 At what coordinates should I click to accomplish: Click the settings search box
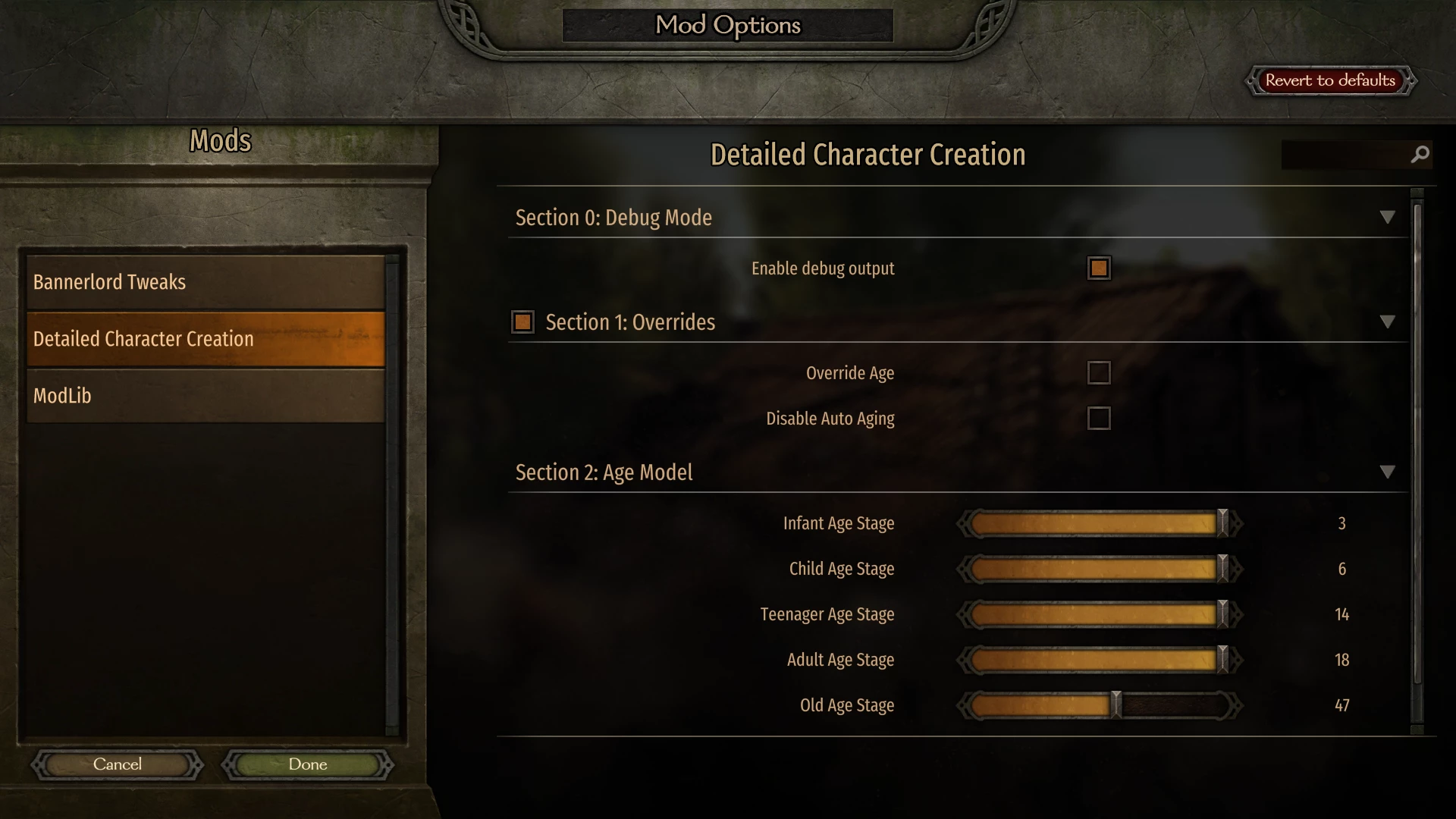pyautogui.click(x=1344, y=155)
